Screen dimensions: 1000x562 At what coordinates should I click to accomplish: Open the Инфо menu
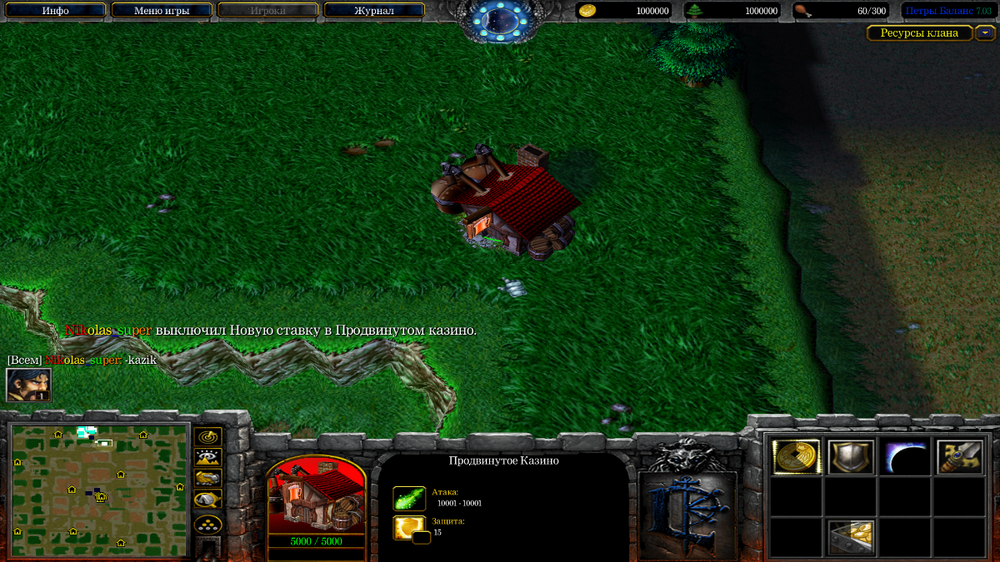click(56, 11)
